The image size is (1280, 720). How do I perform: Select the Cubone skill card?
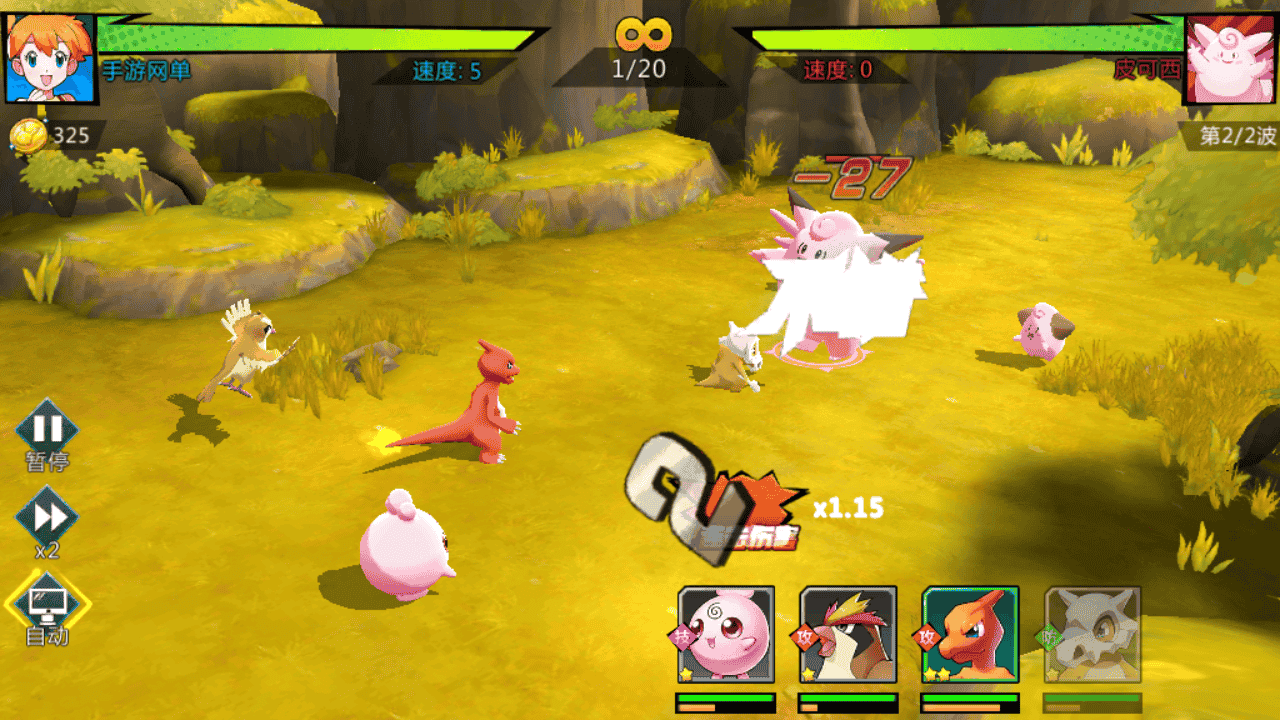pos(1092,634)
